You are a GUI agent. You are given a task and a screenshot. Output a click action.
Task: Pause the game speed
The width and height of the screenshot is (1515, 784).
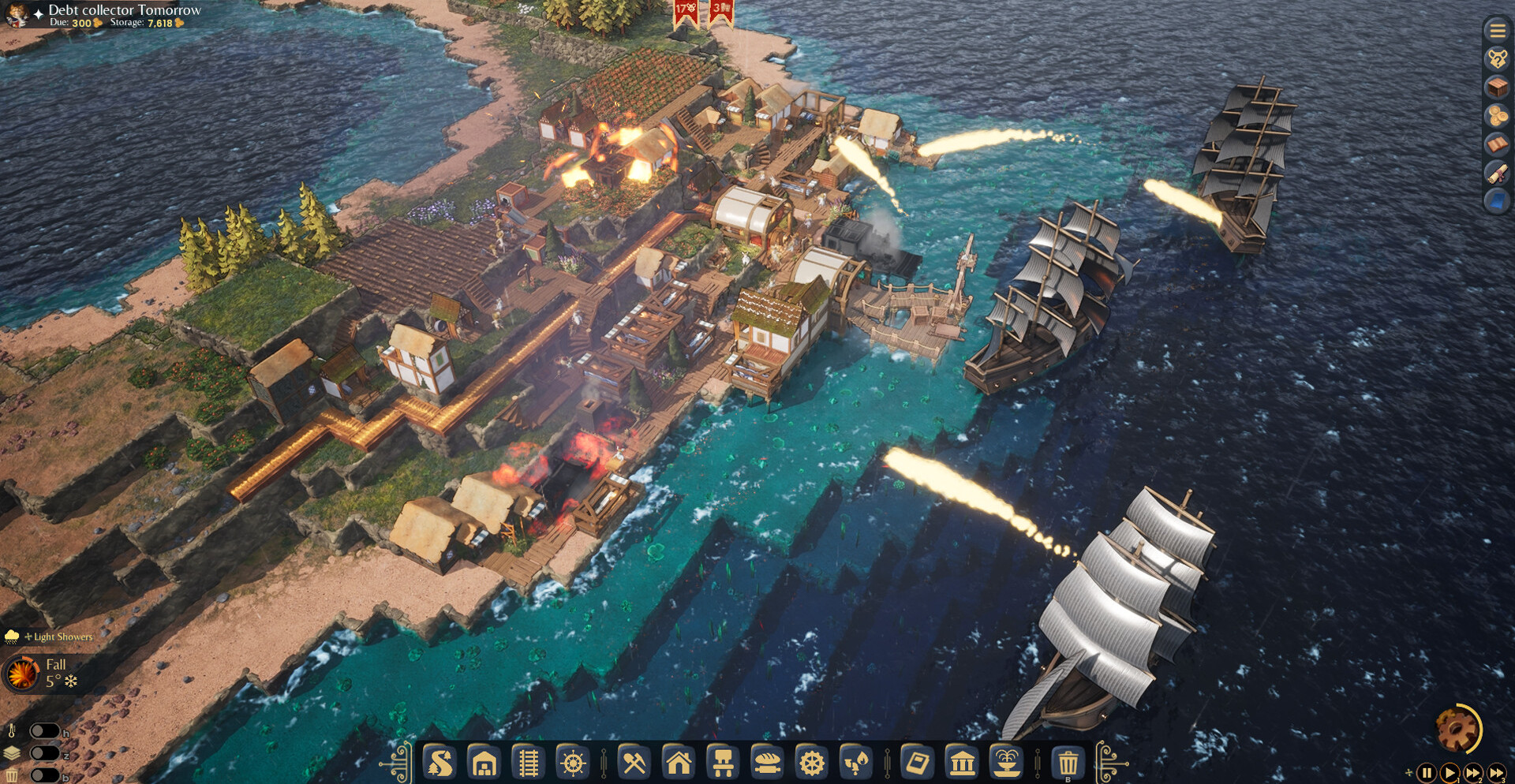pos(1427,773)
